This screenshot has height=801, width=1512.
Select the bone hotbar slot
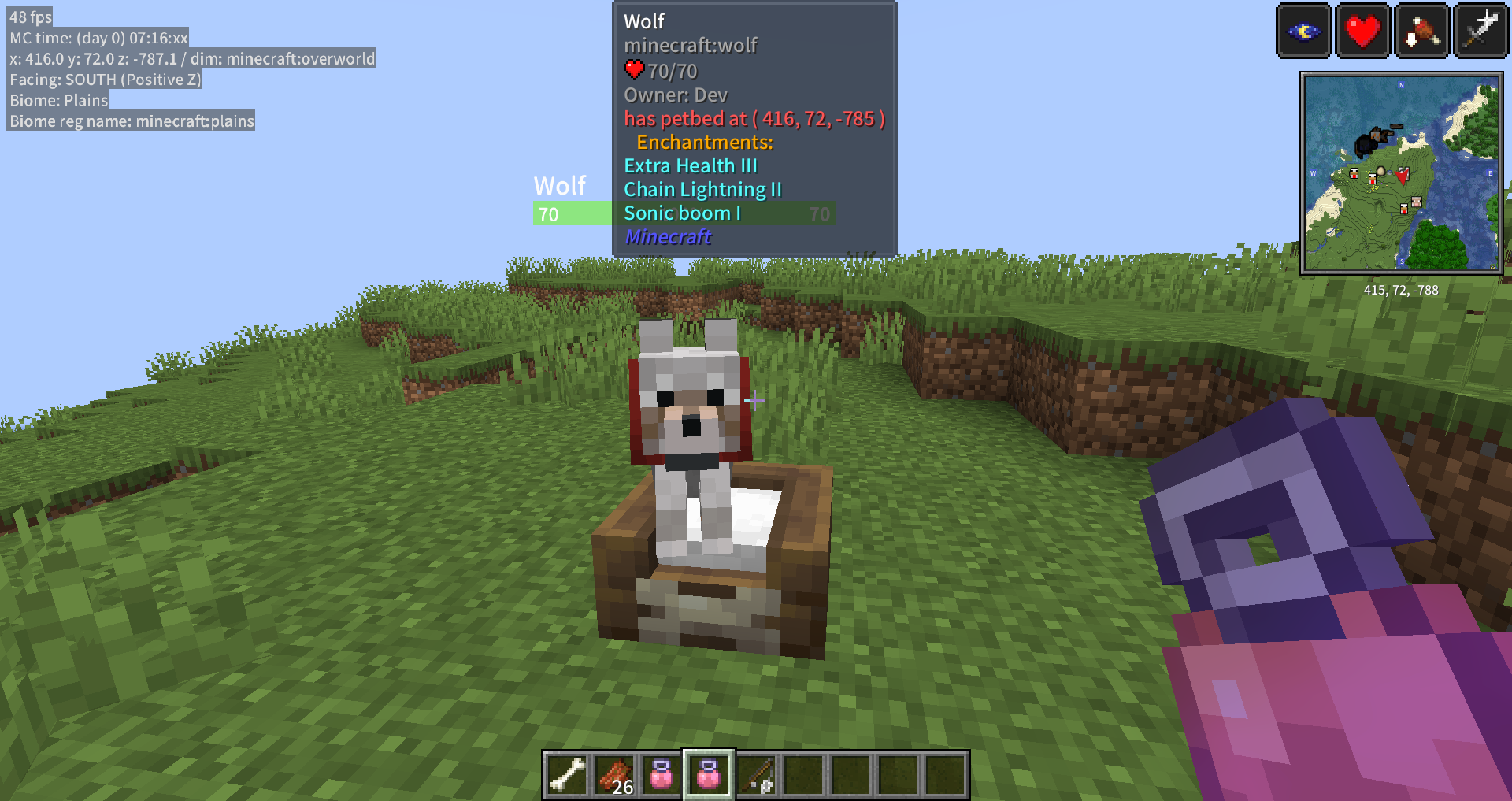pyautogui.click(x=567, y=774)
